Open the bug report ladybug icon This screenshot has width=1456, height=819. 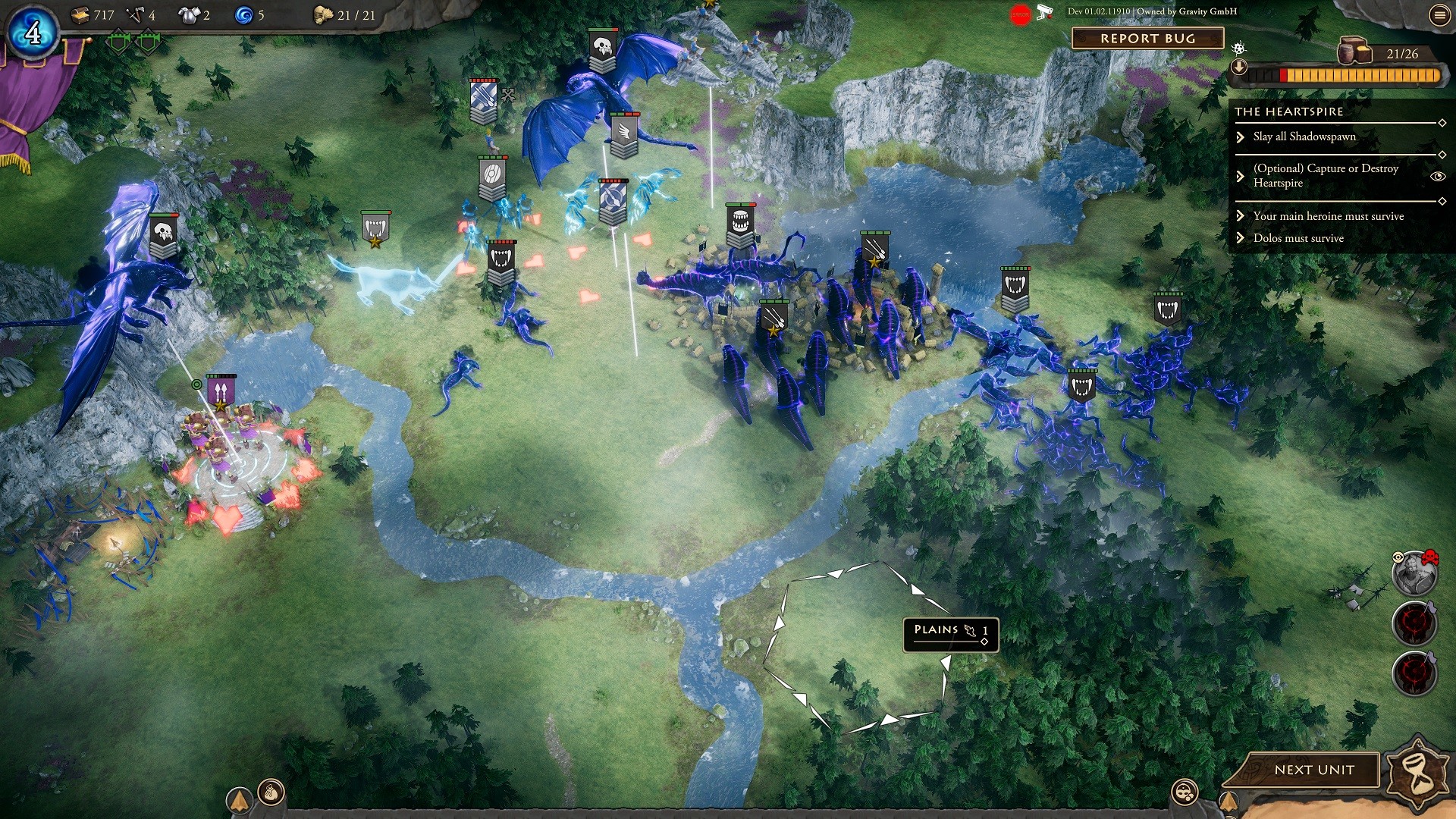click(1238, 49)
